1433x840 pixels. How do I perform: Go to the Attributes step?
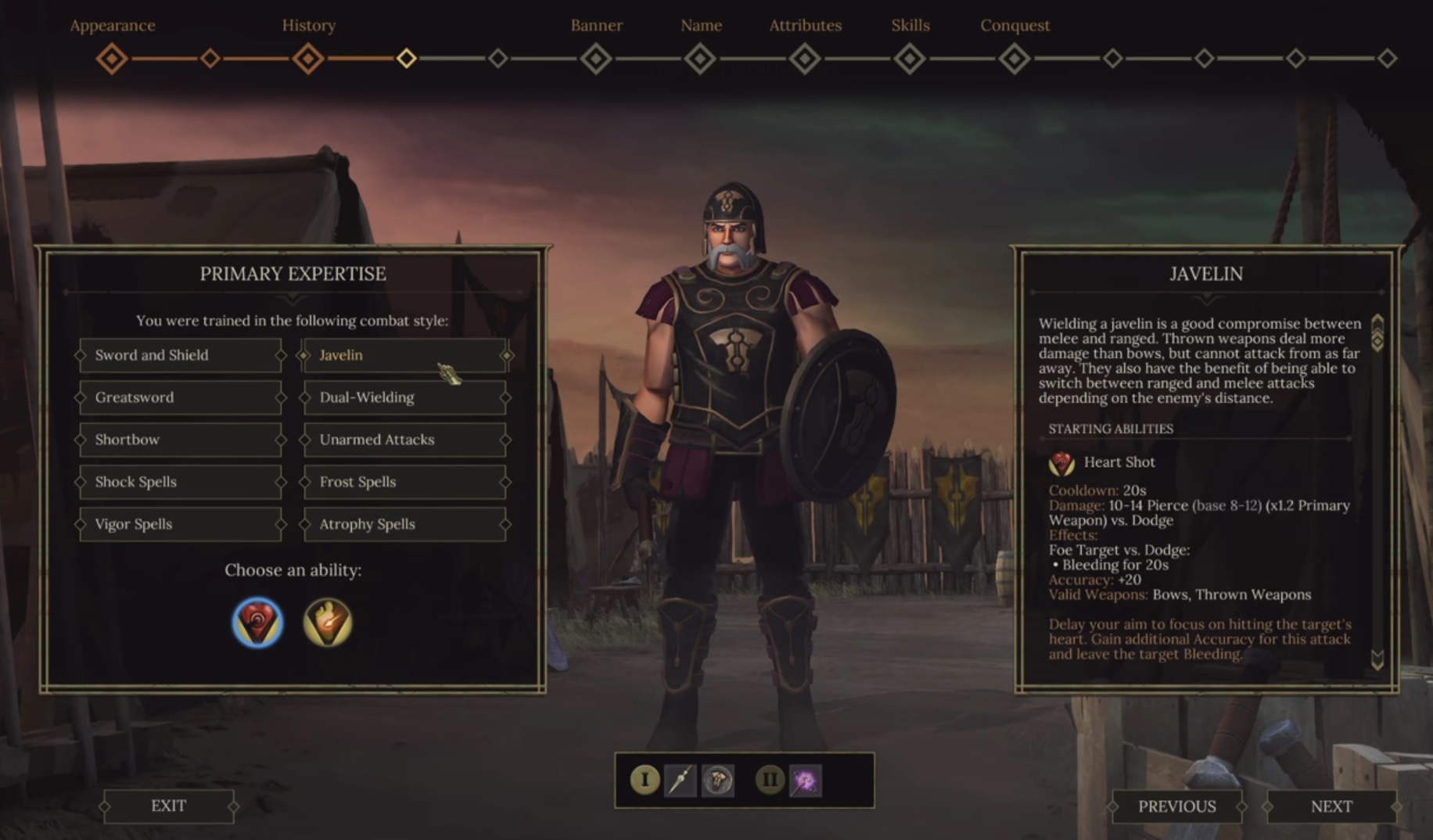coord(805,59)
